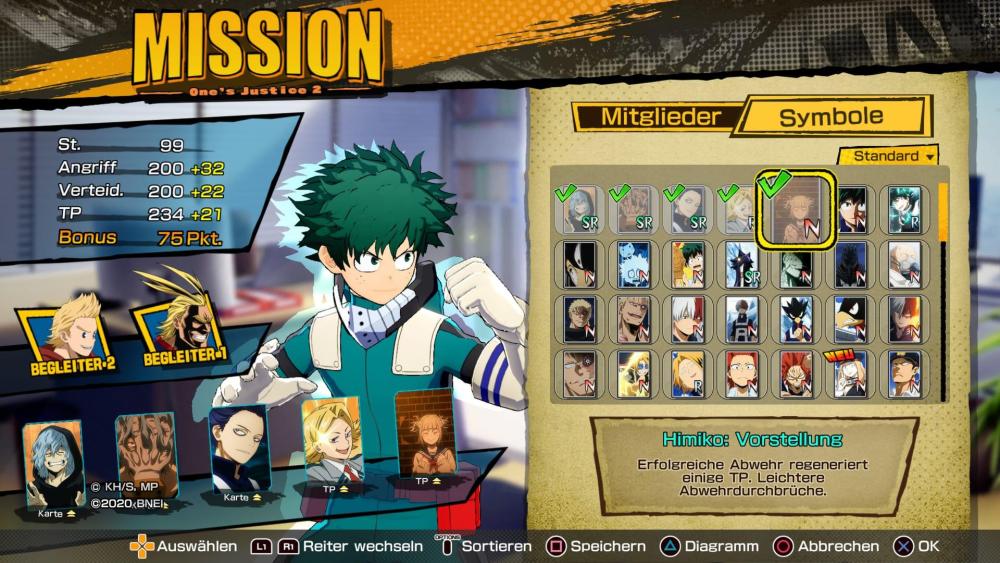Pick the masked white-haired old man symbol

(905, 265)
